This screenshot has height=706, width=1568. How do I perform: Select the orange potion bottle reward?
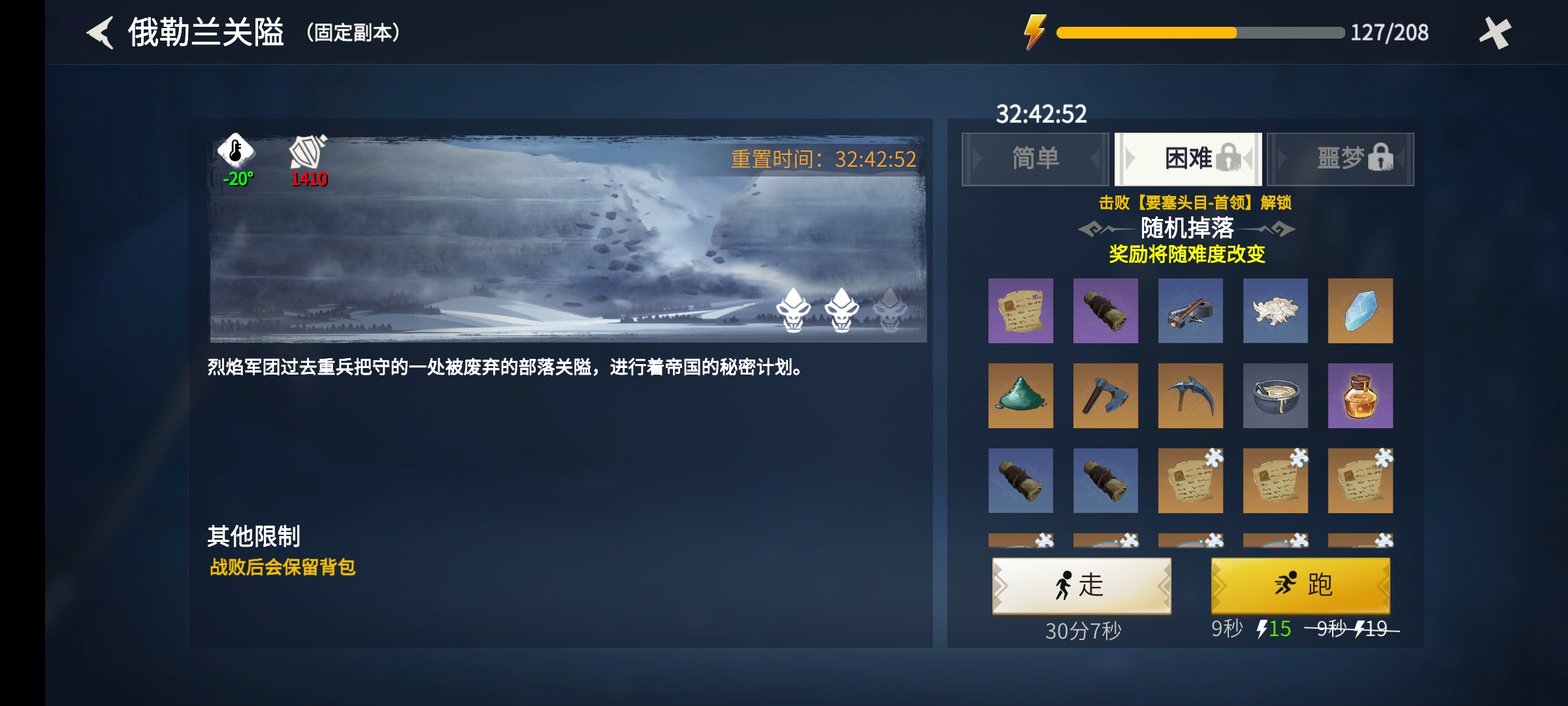click(x=1360, y=395)
